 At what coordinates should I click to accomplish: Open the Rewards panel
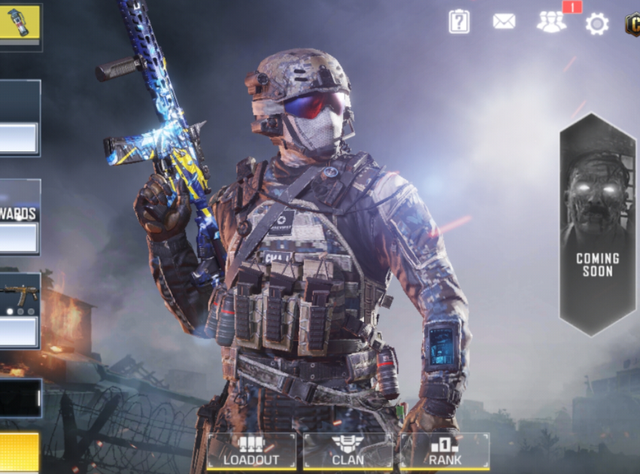(x=19, y=217)
